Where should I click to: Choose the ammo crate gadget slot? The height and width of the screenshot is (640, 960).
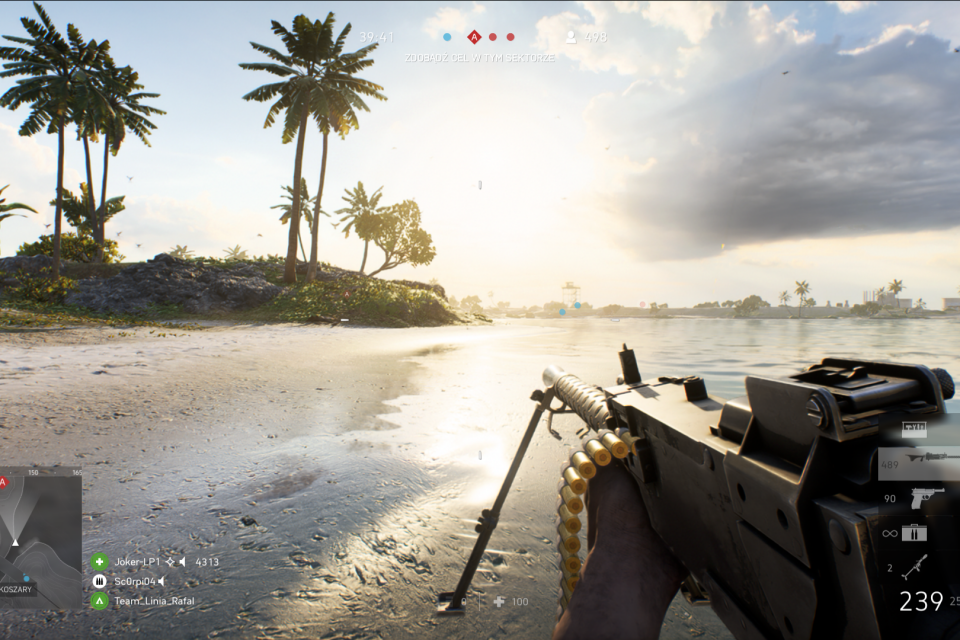pyautogui.click(x=914, y=533)
